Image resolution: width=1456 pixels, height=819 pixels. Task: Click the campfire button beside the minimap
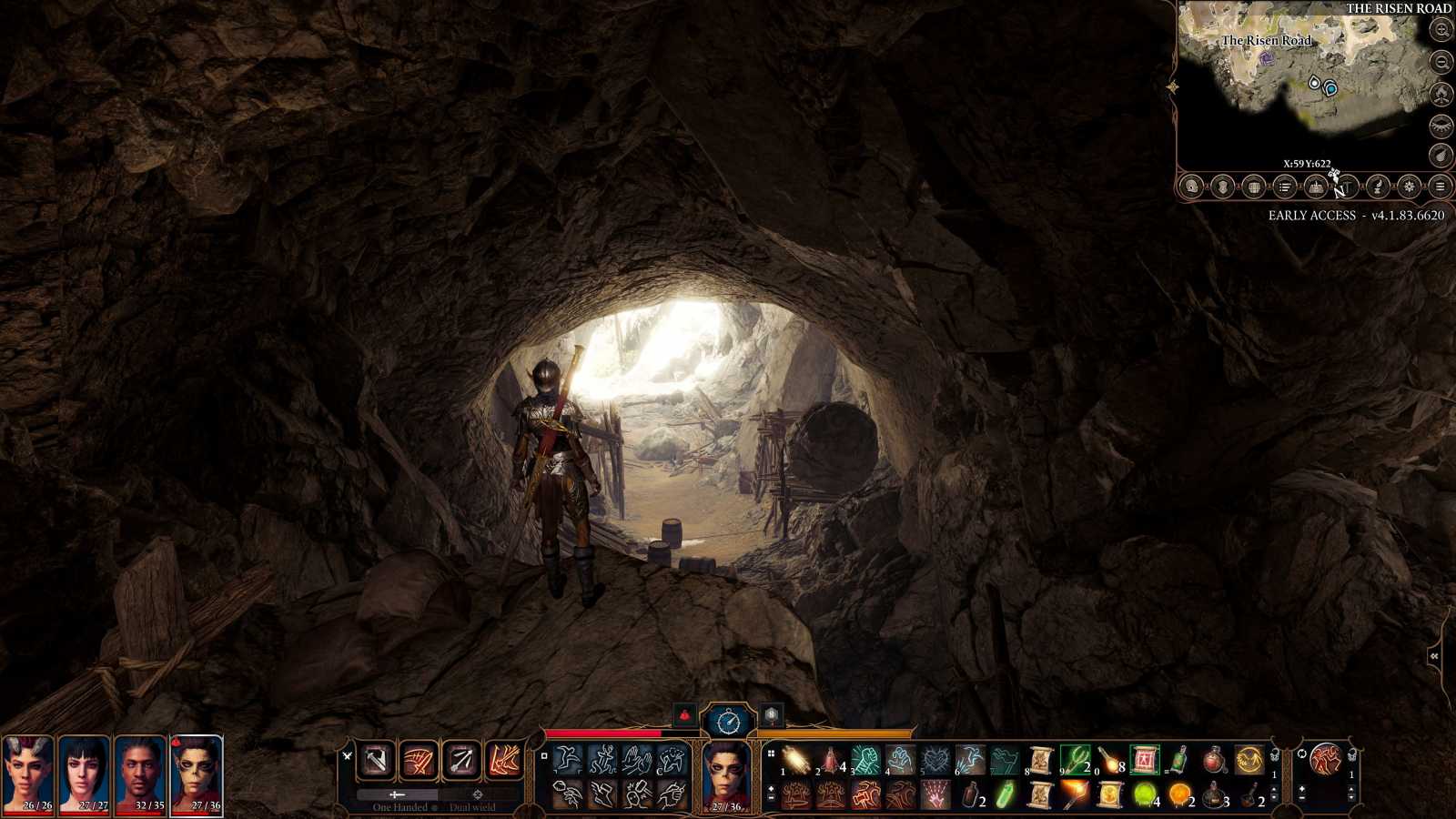pos(1441,94)
